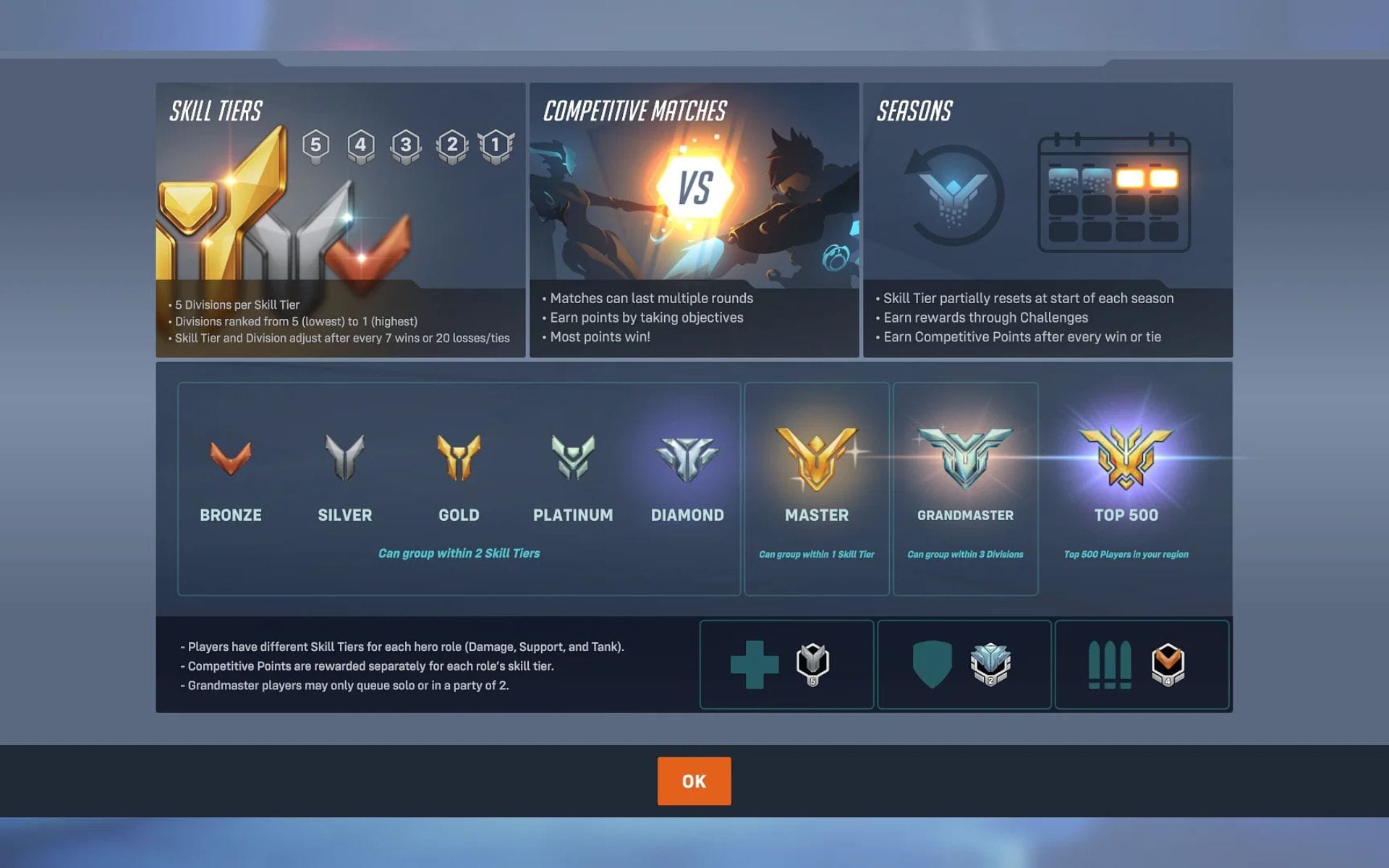
Task: Click the Tank role shield icon
Action: click(x=933, y=664)
